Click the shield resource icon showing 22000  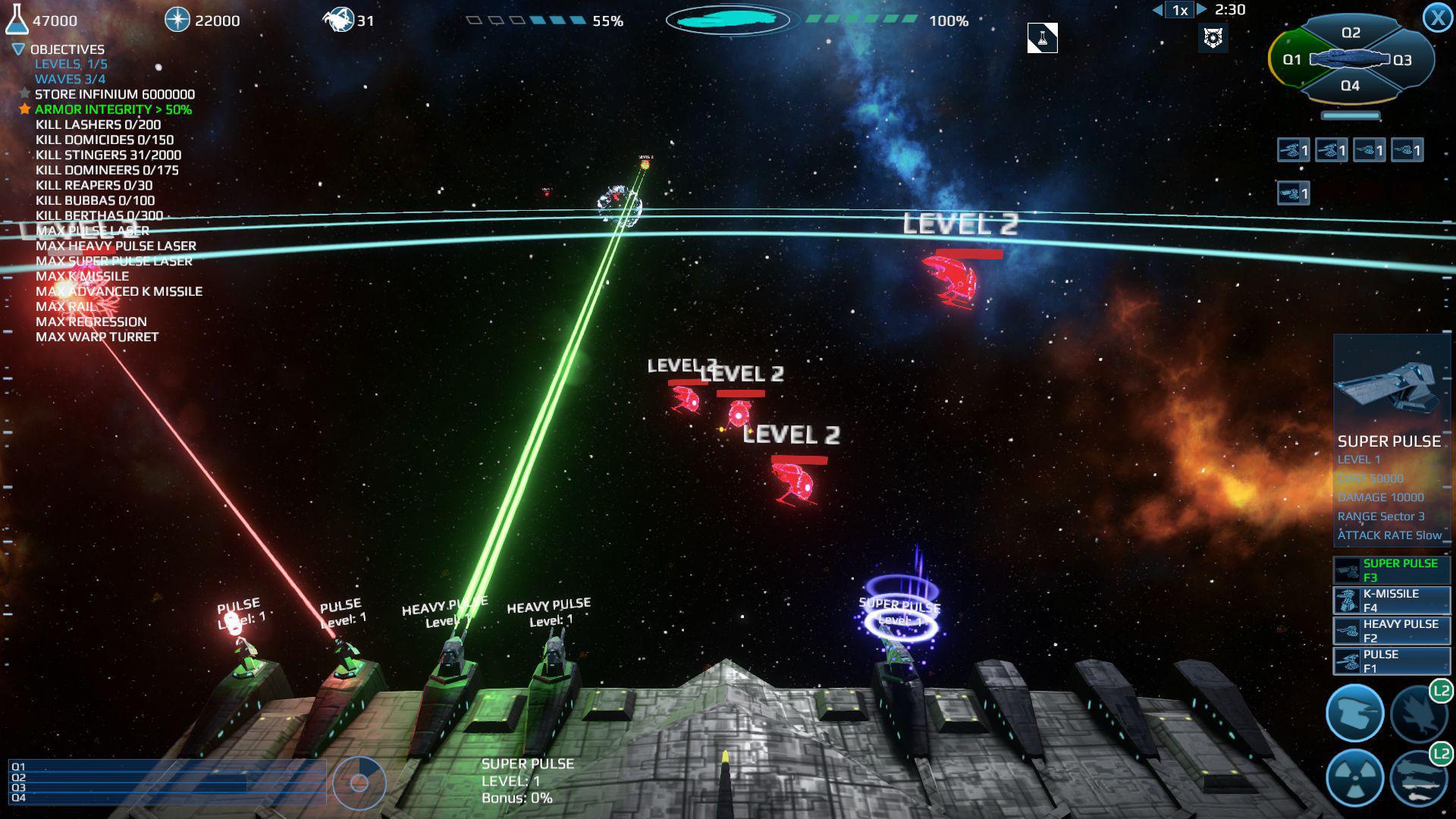click(x=178, y=20)
